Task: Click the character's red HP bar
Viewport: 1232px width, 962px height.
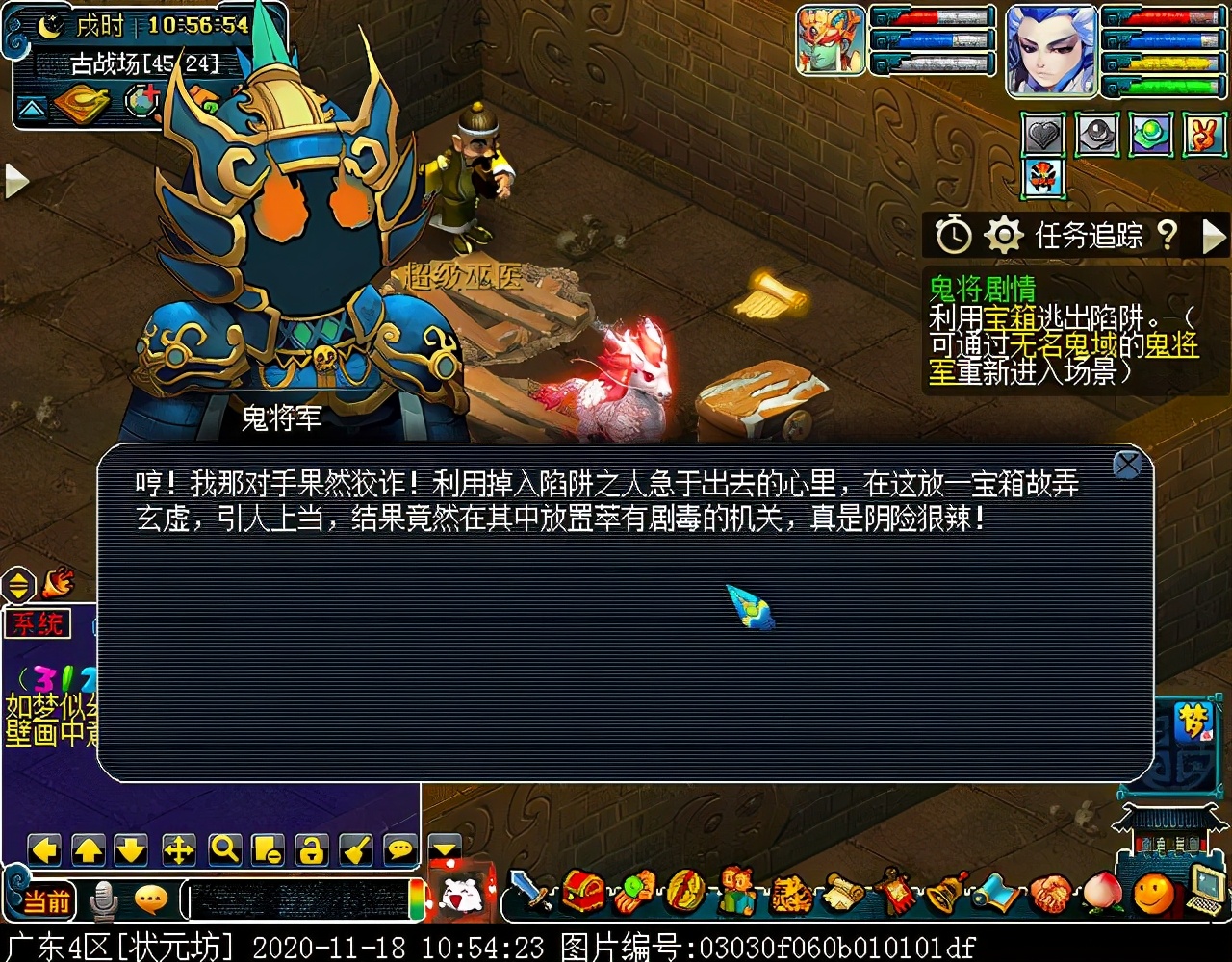Action: coord(1165,15)
